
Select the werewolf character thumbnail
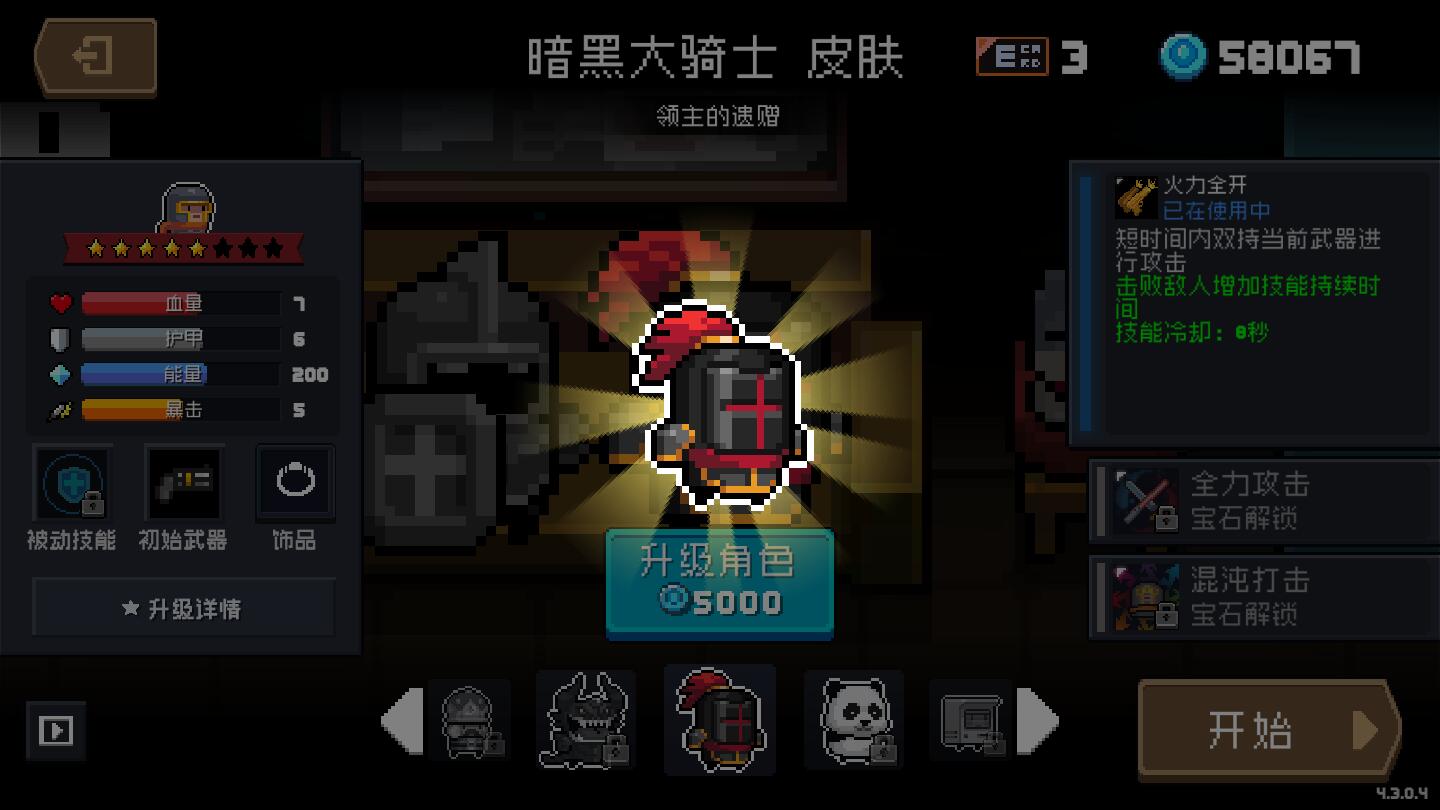pyautogui.click(x=588, y=720)
